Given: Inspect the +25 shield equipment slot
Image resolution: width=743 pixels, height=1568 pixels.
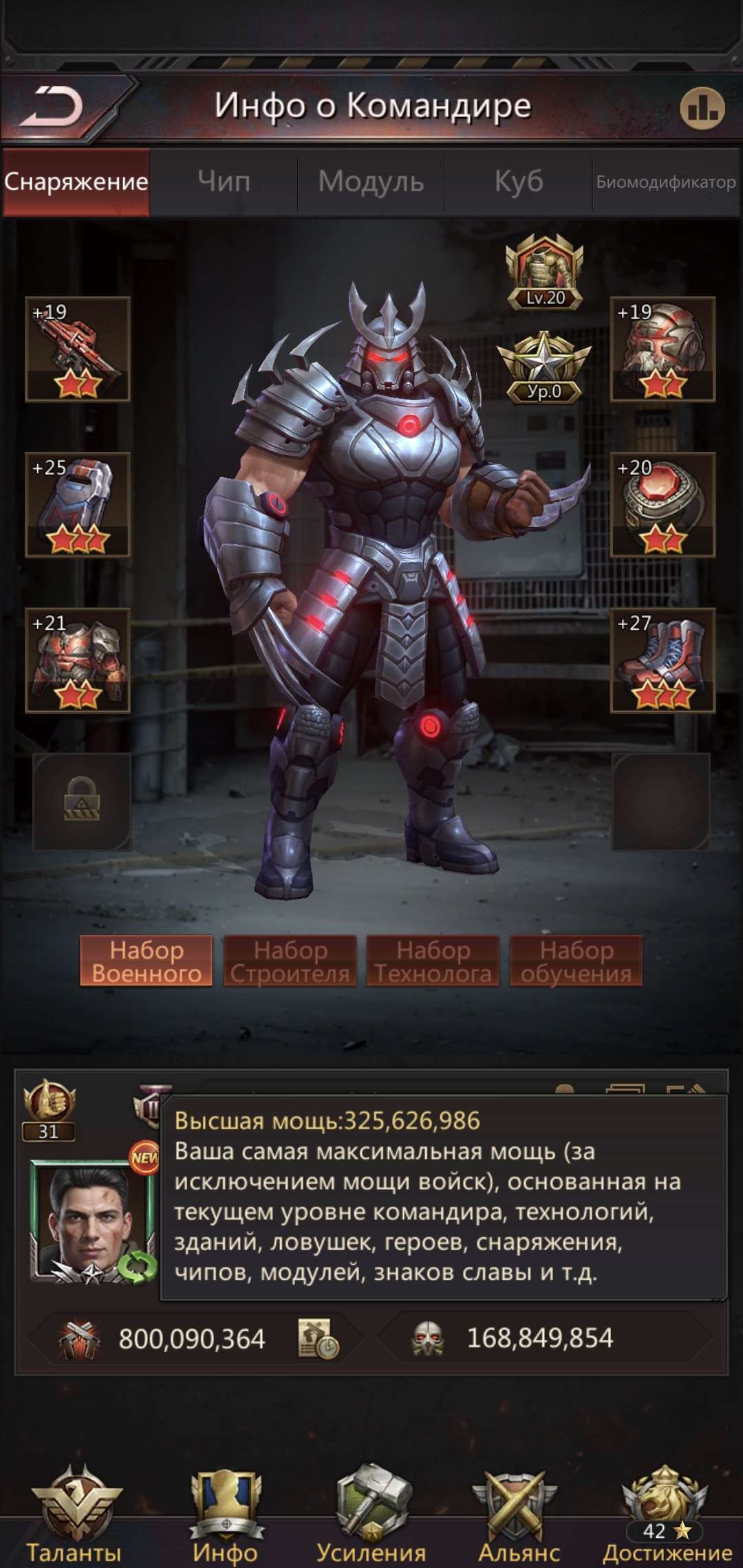Looking at the screenshot, I should tap(78, 505).
